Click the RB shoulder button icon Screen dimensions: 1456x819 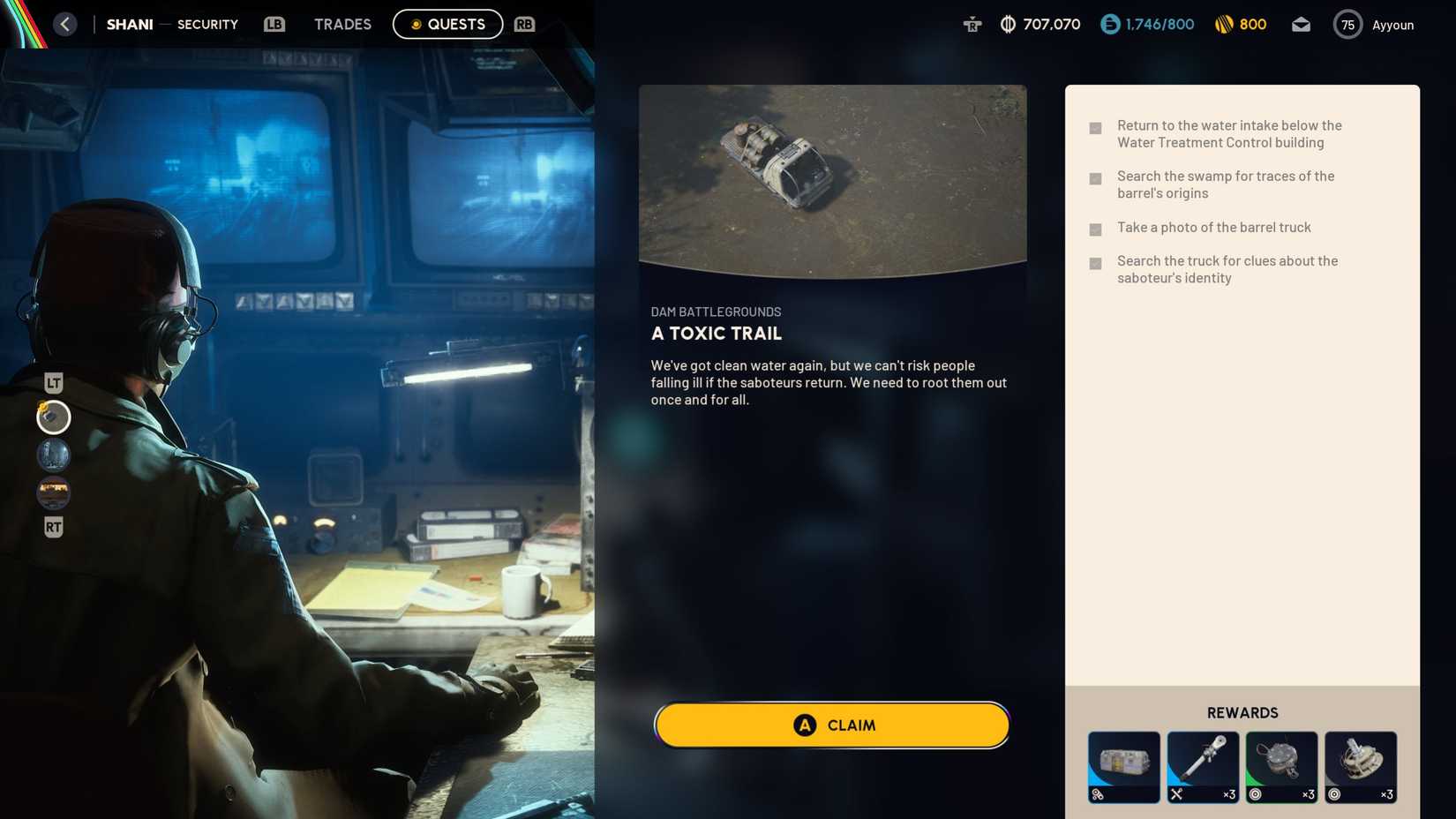point(524,24)
